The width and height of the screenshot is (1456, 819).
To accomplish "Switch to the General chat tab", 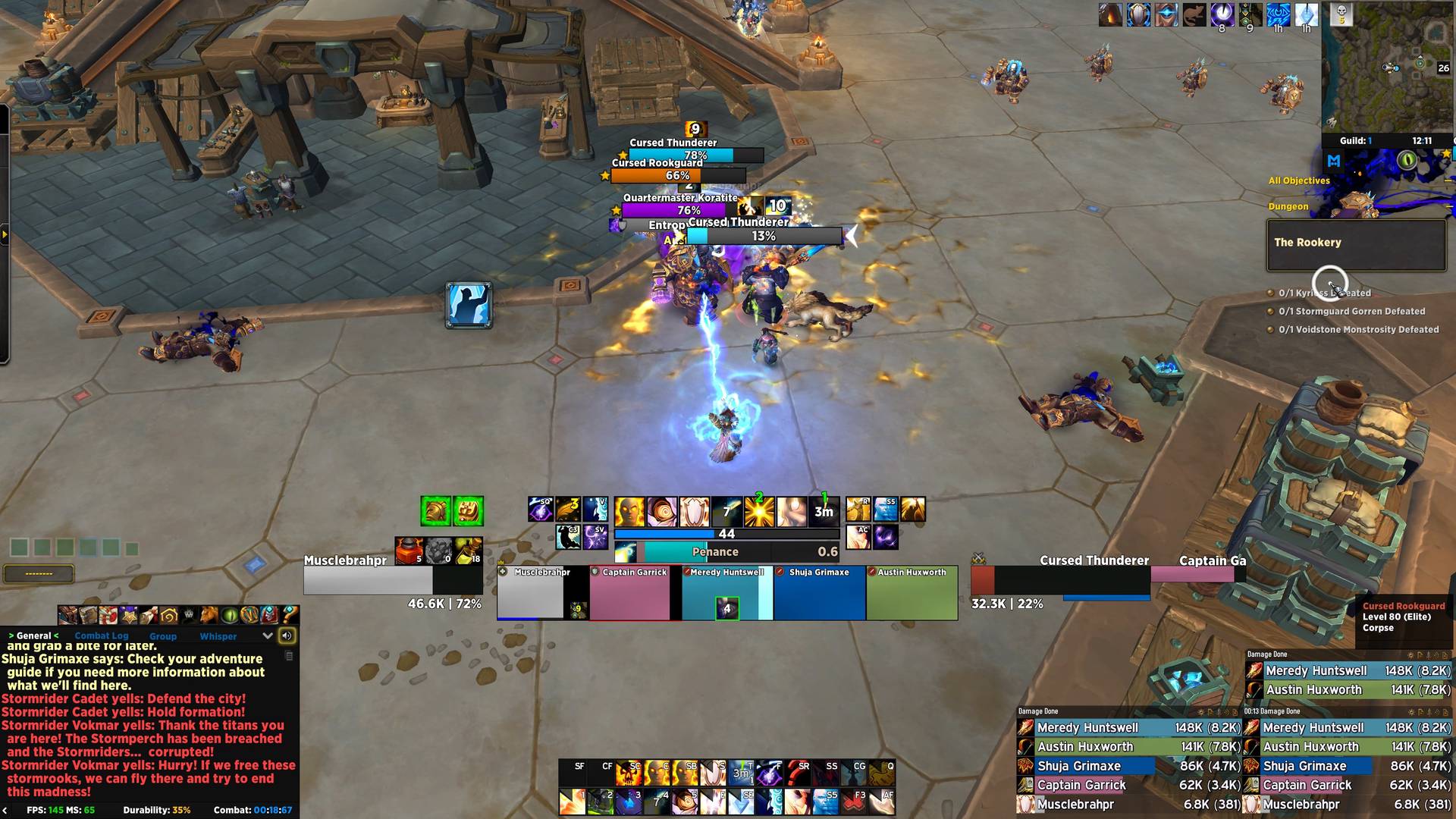I will click(34, 636).
